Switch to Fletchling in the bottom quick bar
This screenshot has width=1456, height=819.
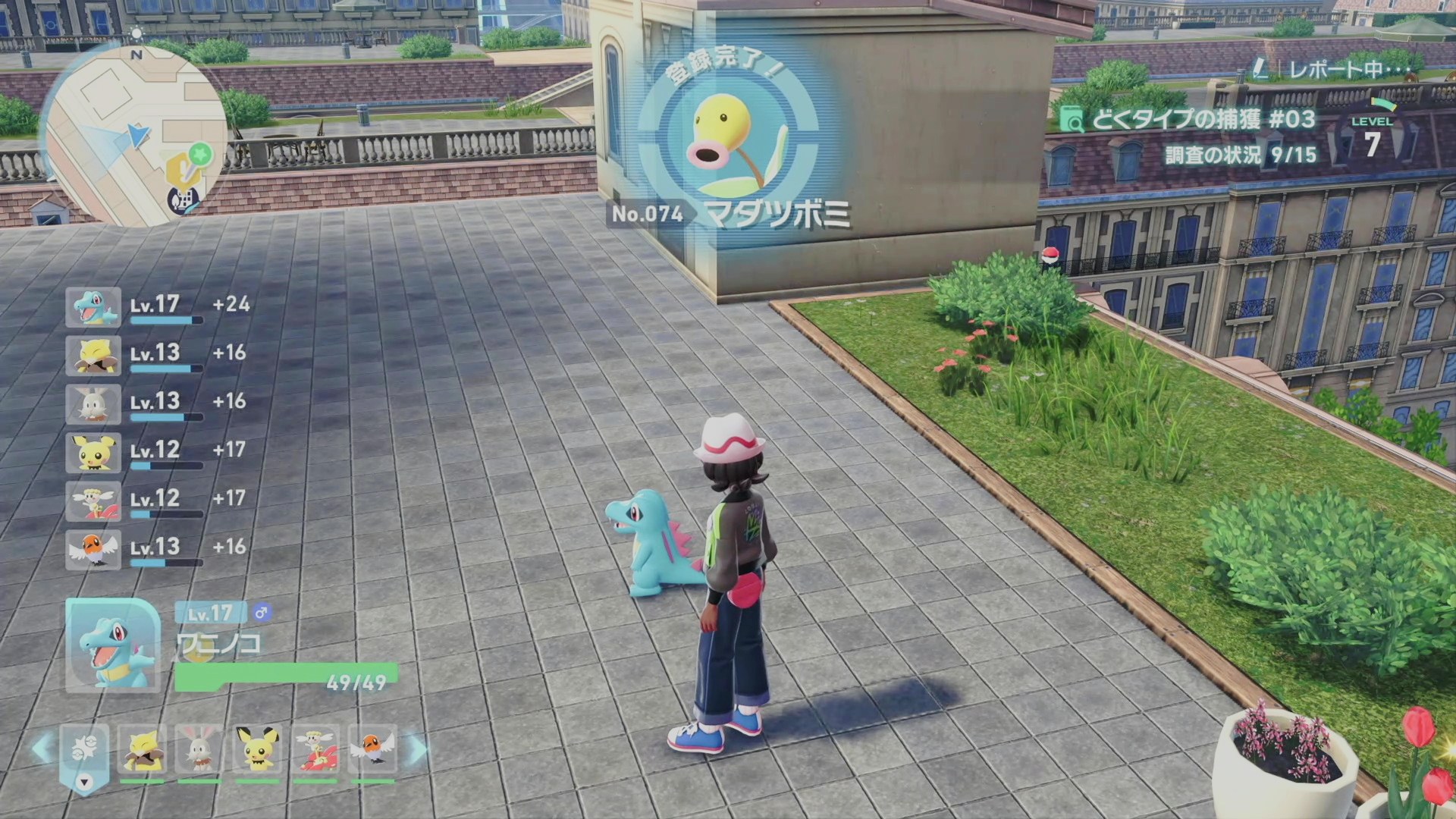[x=372, y=751]
